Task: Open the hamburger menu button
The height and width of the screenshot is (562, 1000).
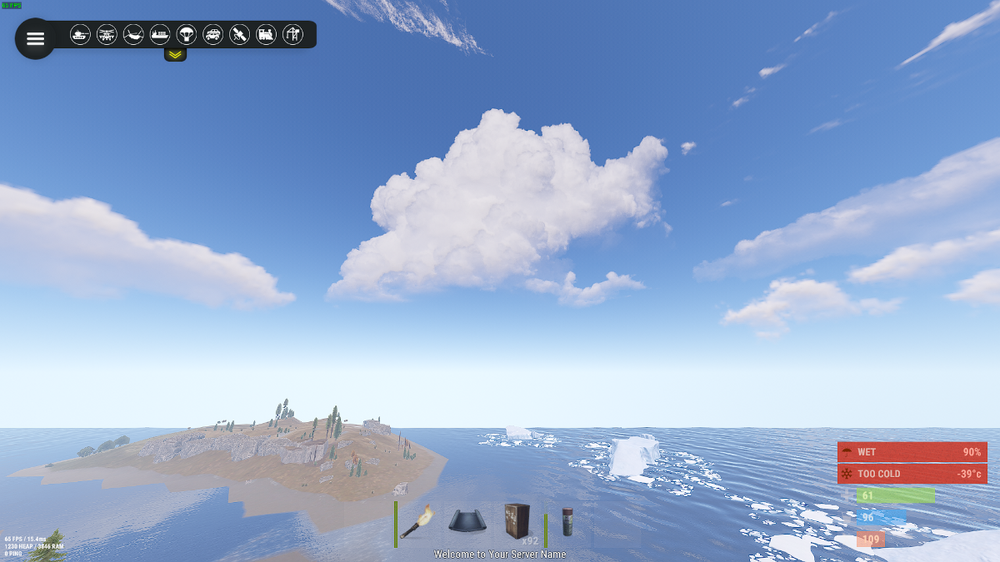Action: pos(35,39)
